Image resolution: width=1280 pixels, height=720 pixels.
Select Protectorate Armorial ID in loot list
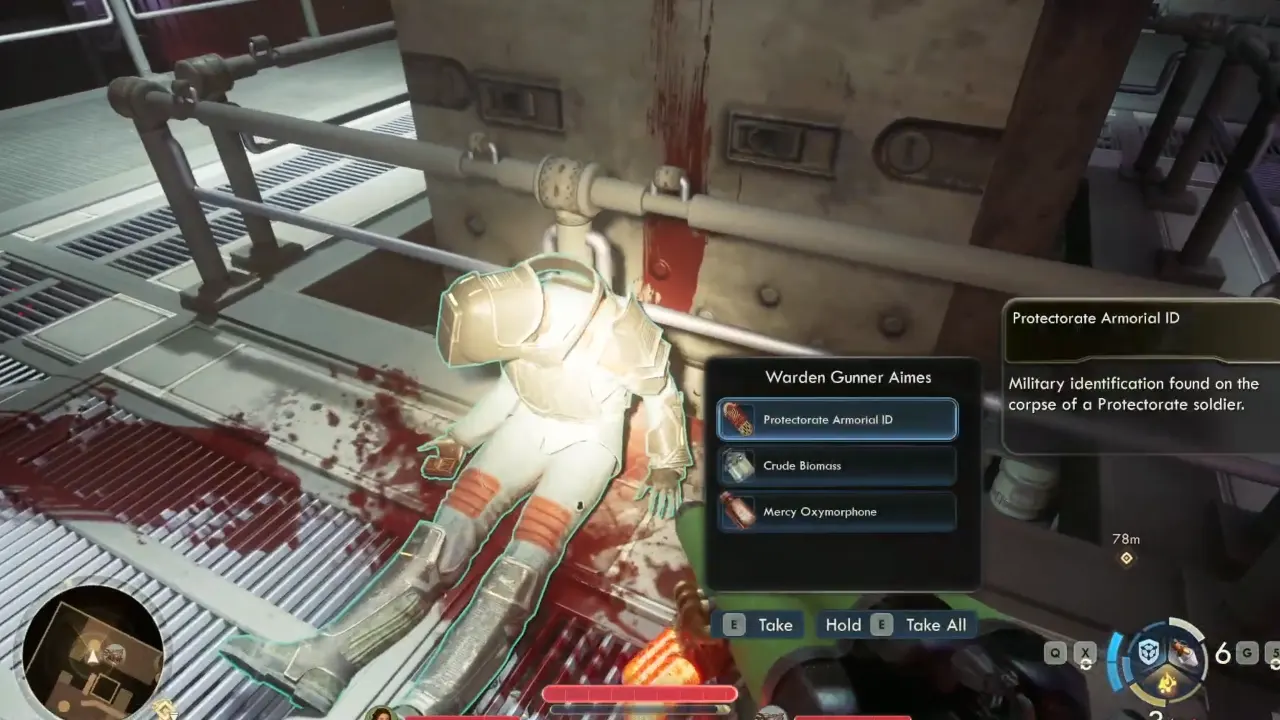(837, 420)
